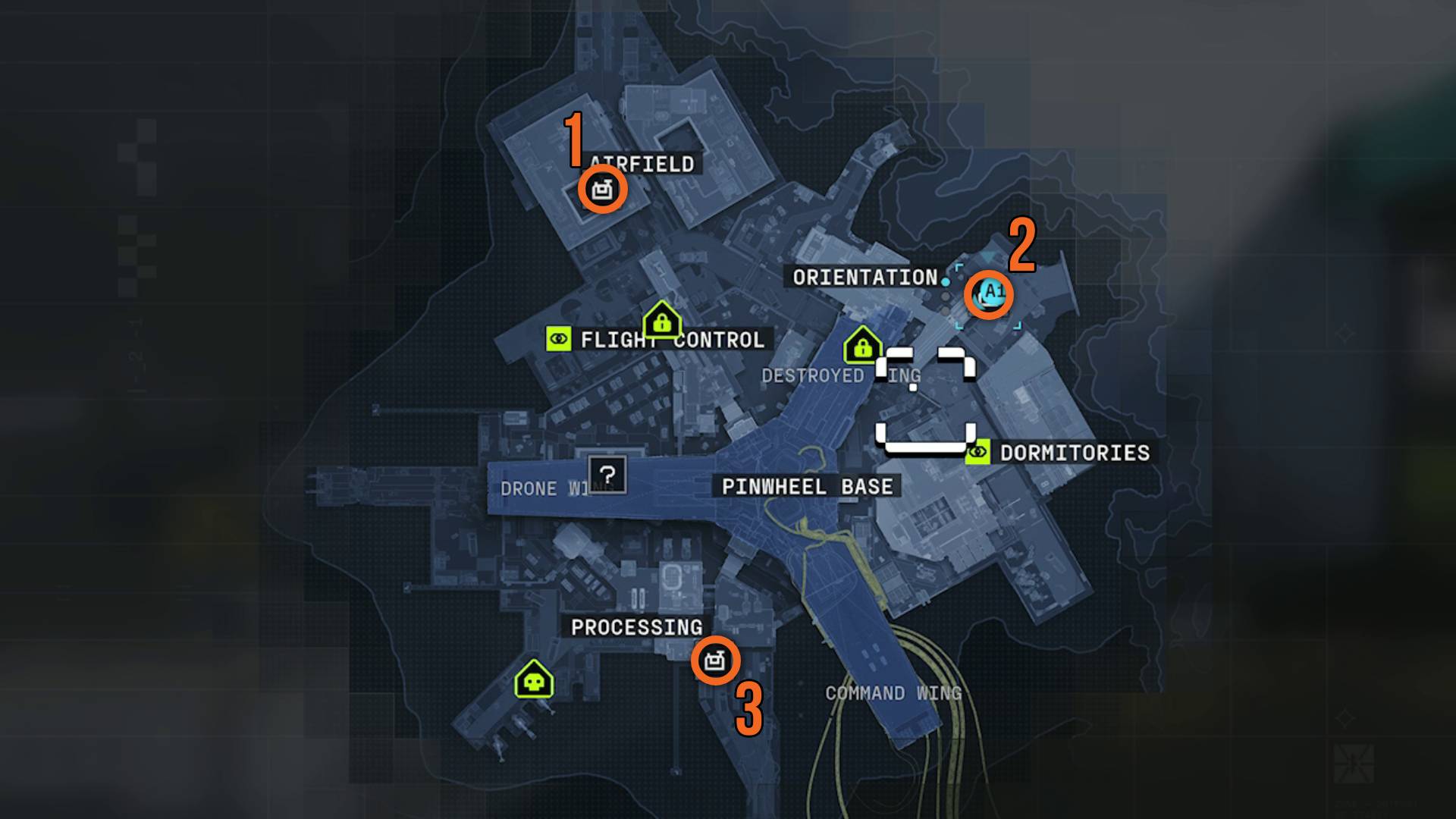Image resolution: width=1456 pixels, height=819 pixels.
Task: Toggle the eye icon next to Flight Control
Action: tap(559, 339)
